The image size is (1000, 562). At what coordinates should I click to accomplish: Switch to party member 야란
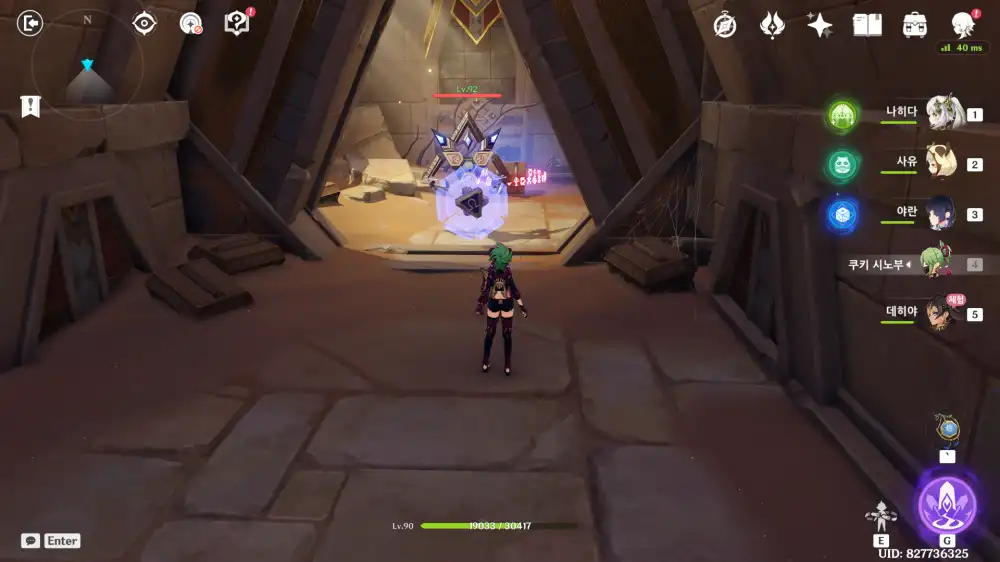(942, 213)
